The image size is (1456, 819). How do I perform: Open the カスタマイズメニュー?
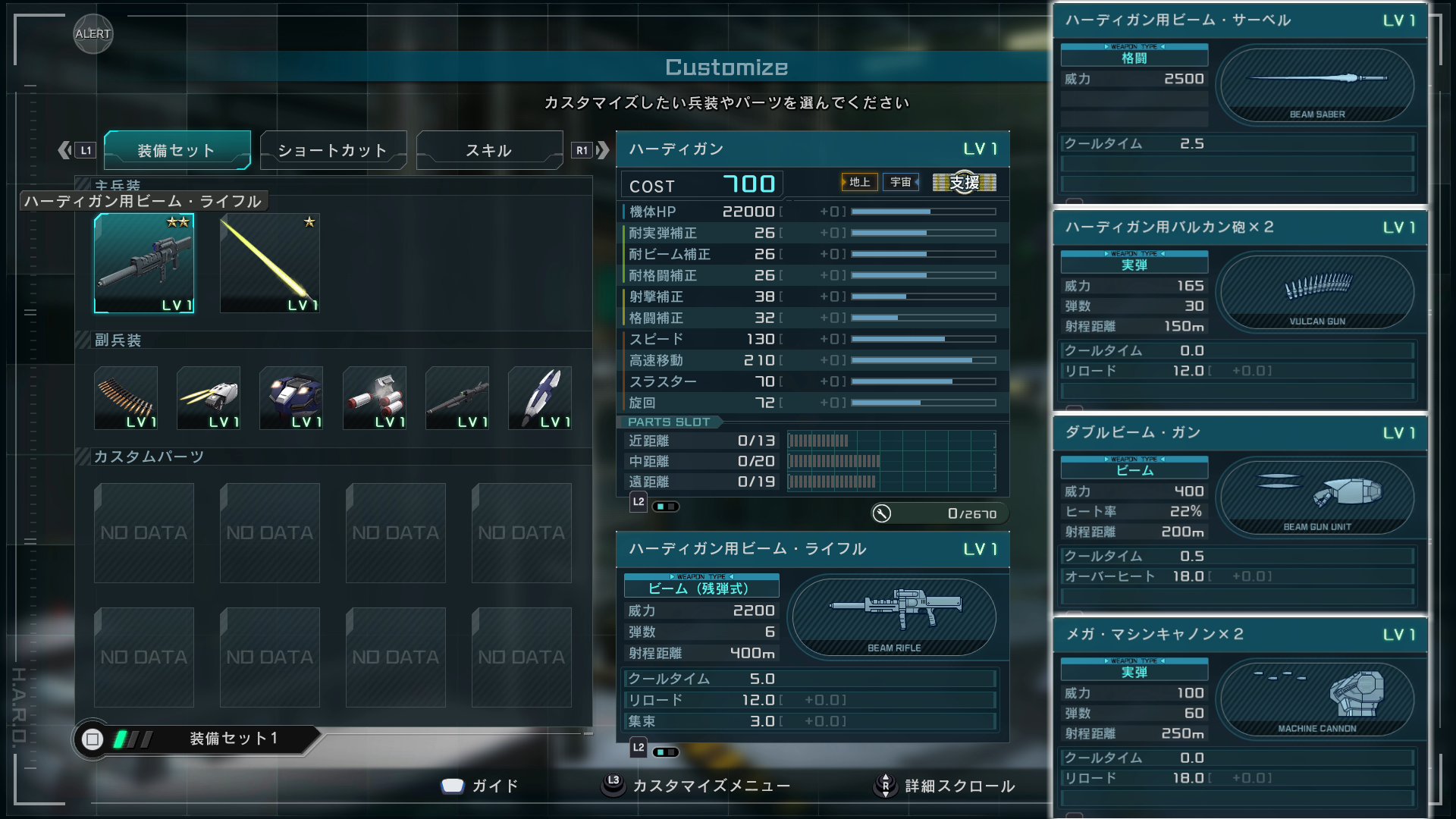click(x=696, y=786)
